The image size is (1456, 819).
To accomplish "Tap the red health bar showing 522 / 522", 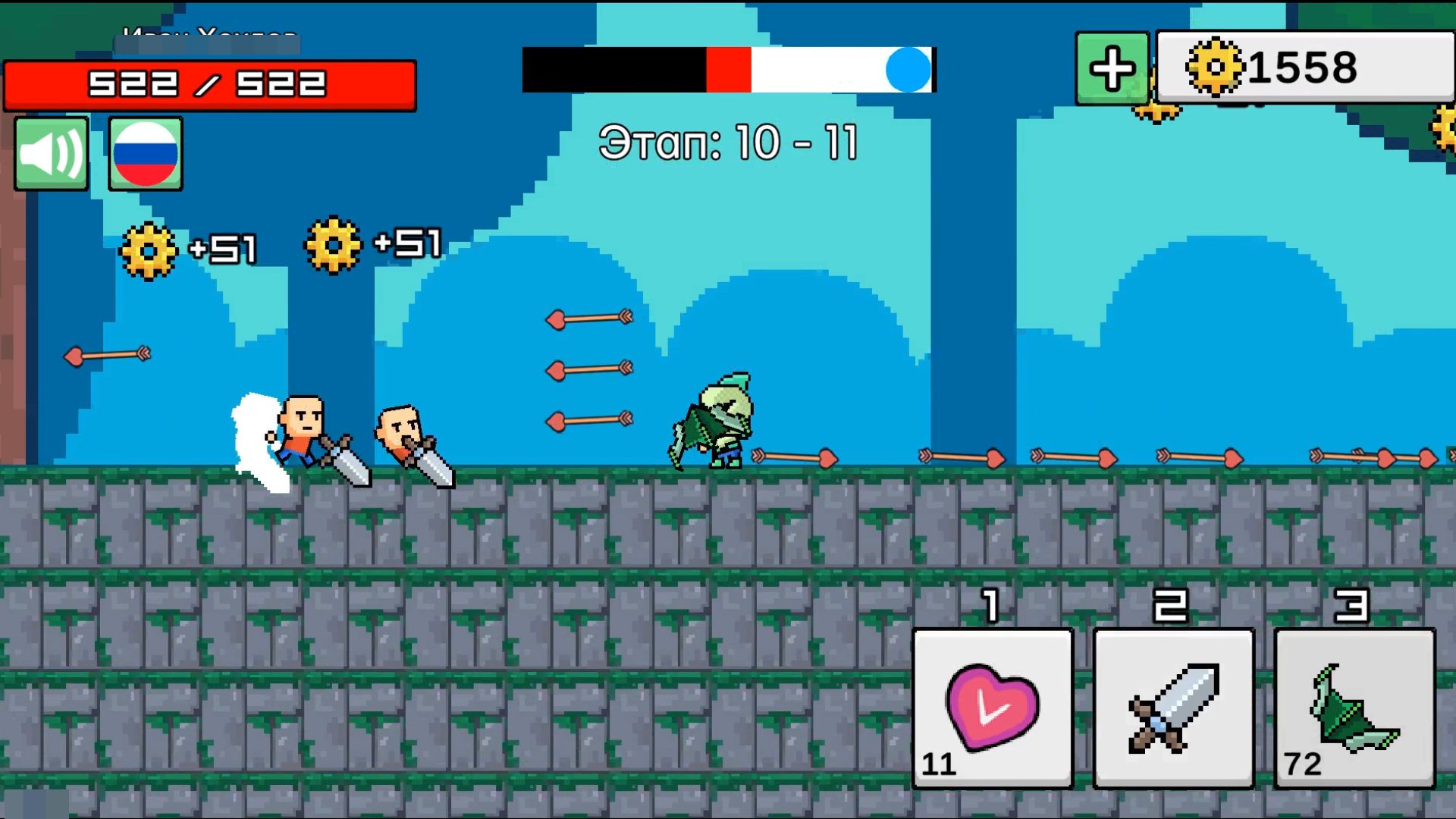I will coord(210,85).
